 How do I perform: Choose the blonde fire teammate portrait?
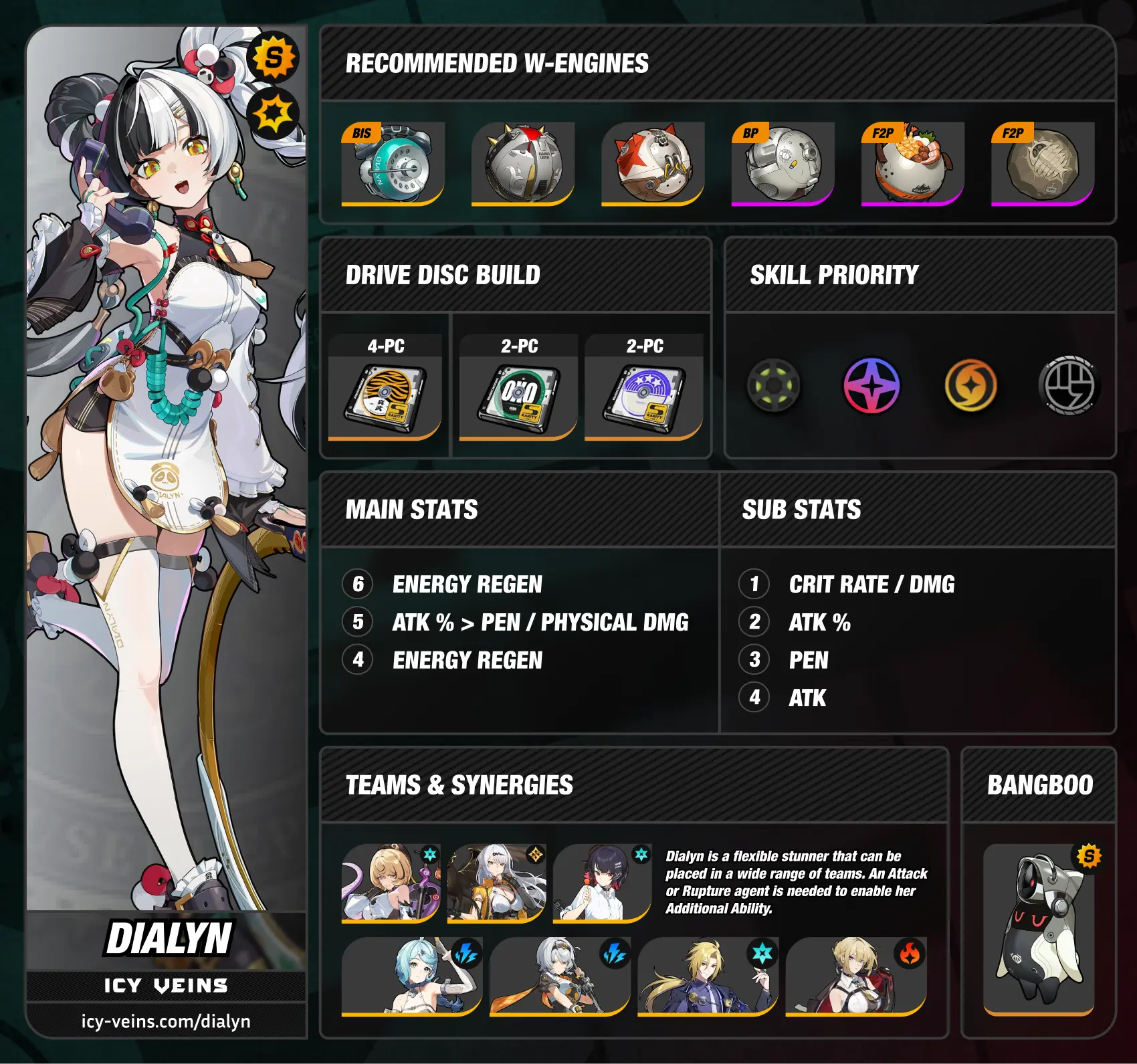(x=855, y=976)
